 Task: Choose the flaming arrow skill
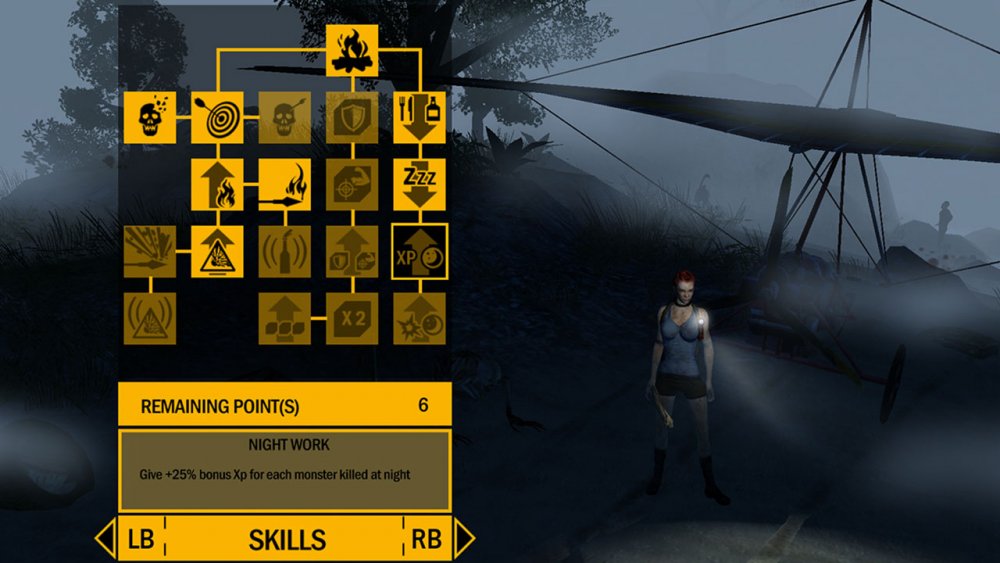[x=285, y=184]
